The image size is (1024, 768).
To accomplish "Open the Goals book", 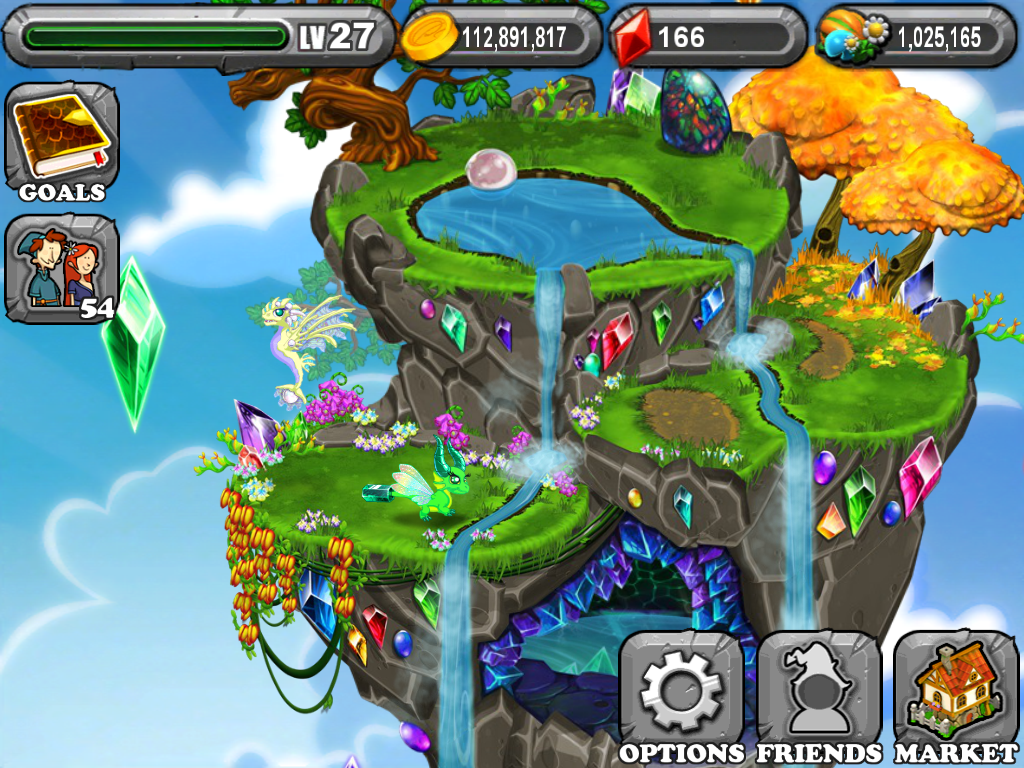I will pos(62,141).
